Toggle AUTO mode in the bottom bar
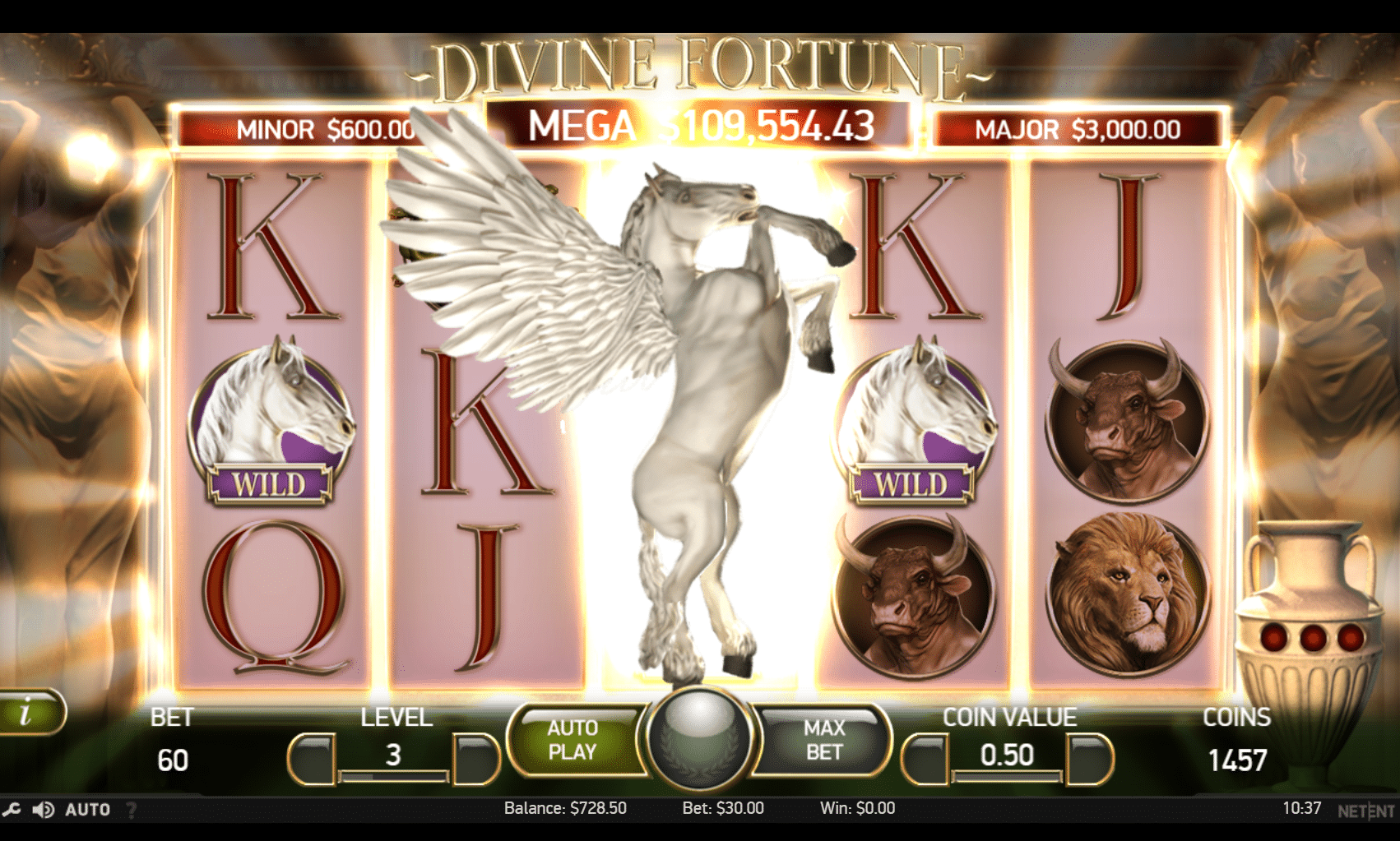This screenshot has width=1400, height=841. click(86, 809)
